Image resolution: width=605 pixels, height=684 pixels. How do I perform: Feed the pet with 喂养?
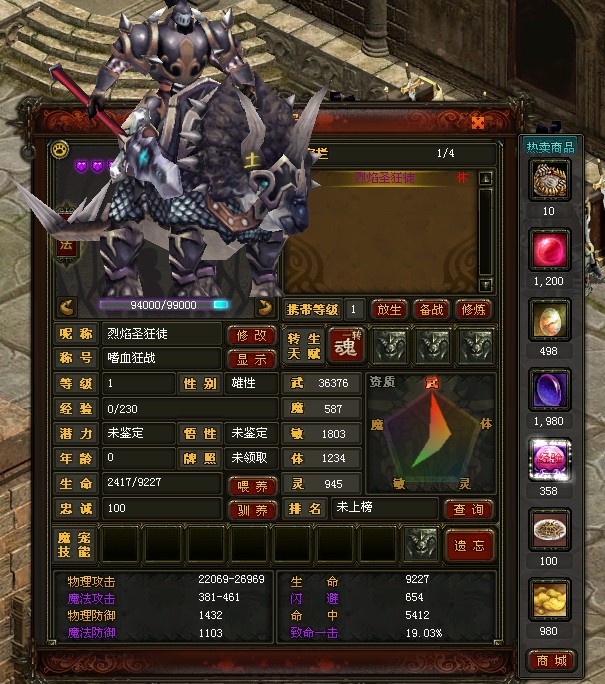[252, 486]
